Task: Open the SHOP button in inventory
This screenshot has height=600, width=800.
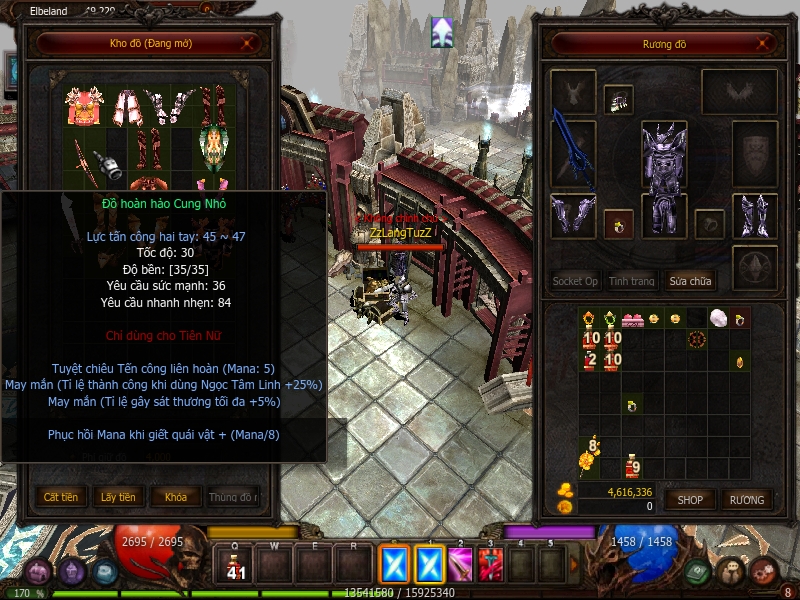Action: [690, 499]
